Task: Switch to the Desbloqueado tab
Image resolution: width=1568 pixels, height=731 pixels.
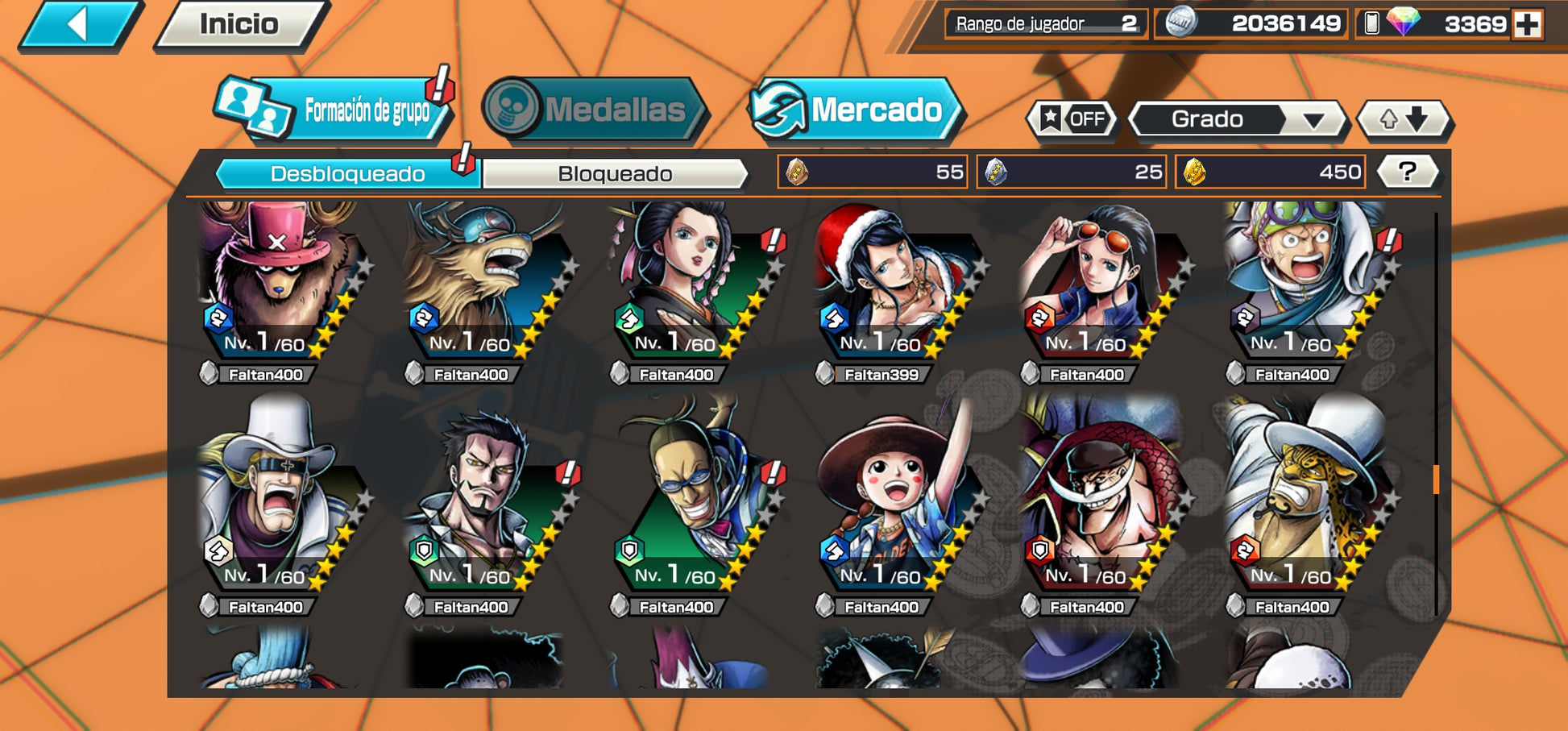Action: coord(347,174)
